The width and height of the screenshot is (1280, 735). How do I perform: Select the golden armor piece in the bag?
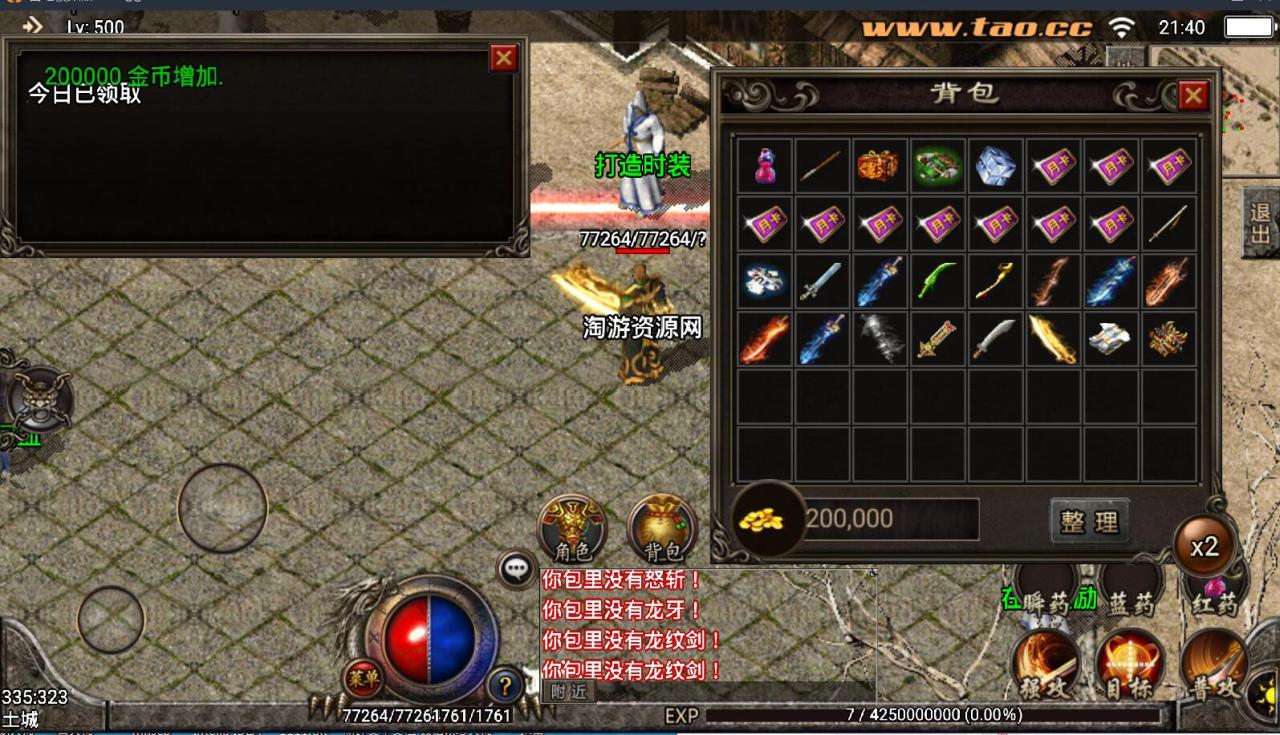tap(1168, 340)
